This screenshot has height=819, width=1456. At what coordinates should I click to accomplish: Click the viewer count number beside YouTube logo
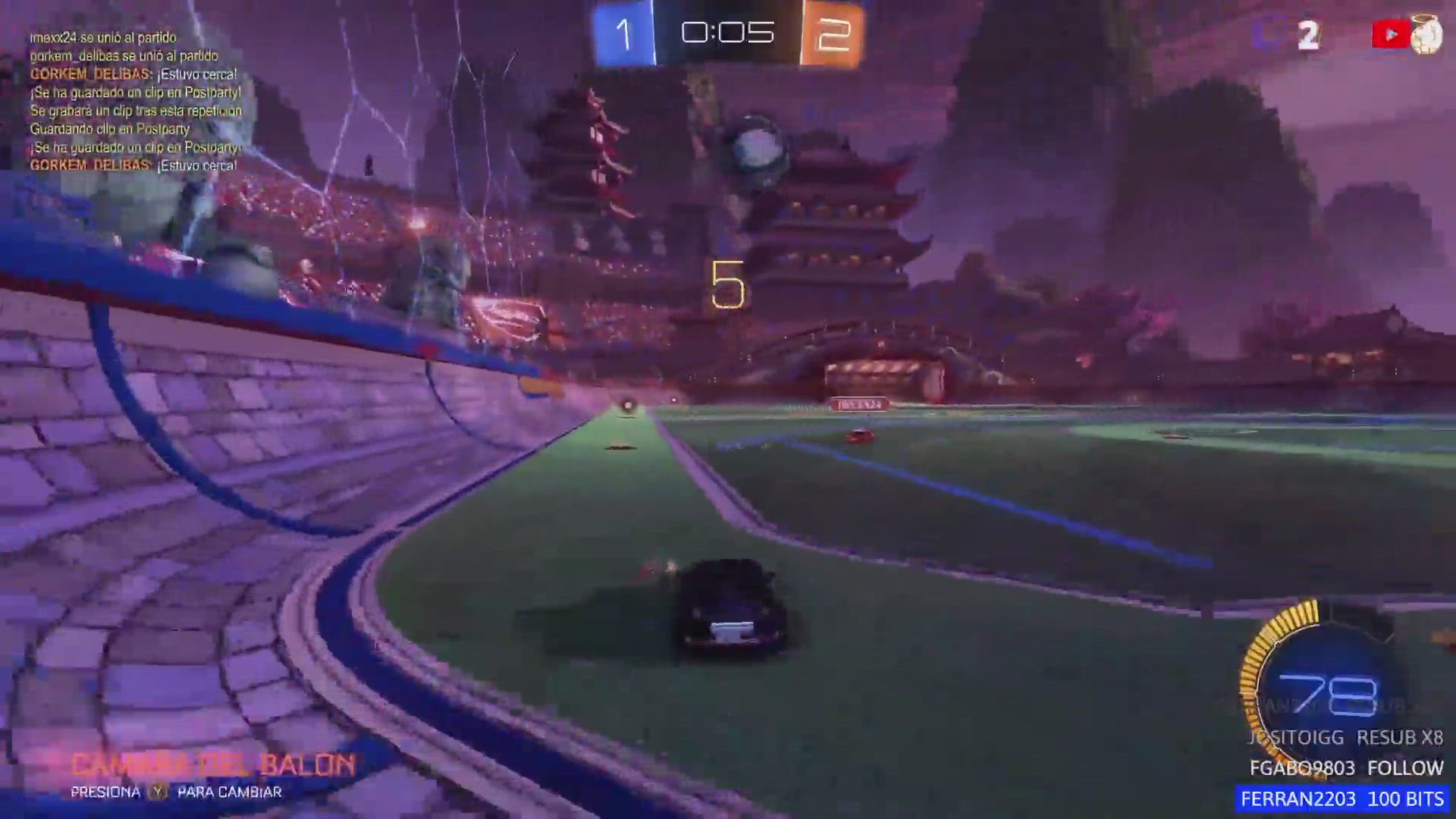[1308, 33]
